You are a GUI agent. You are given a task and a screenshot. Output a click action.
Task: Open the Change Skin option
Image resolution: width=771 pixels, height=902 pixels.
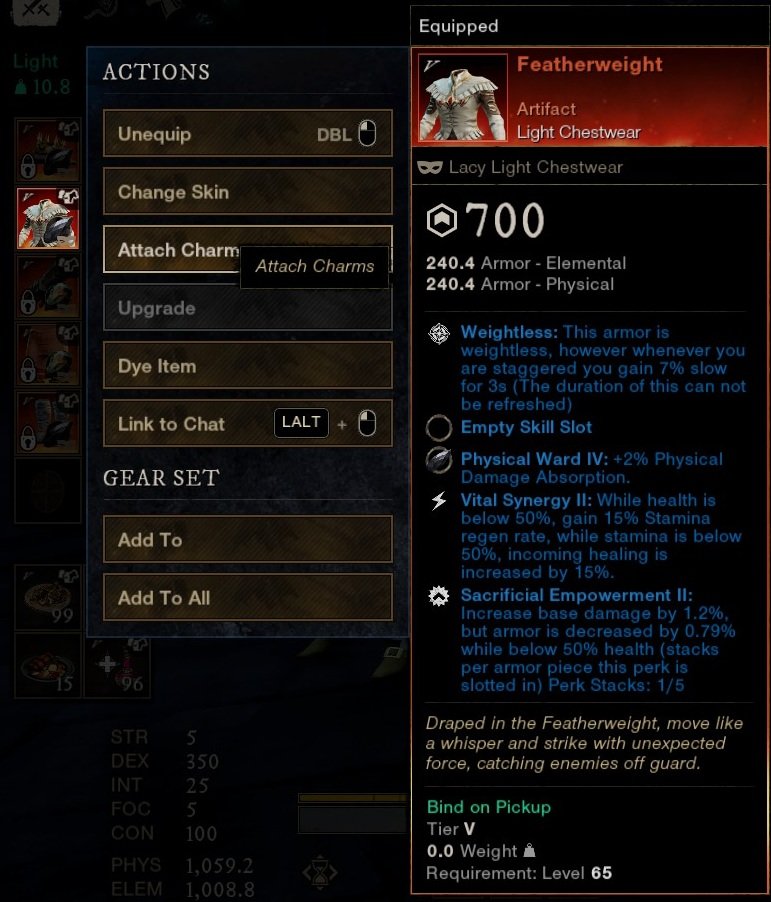click(x=247, y=192)
